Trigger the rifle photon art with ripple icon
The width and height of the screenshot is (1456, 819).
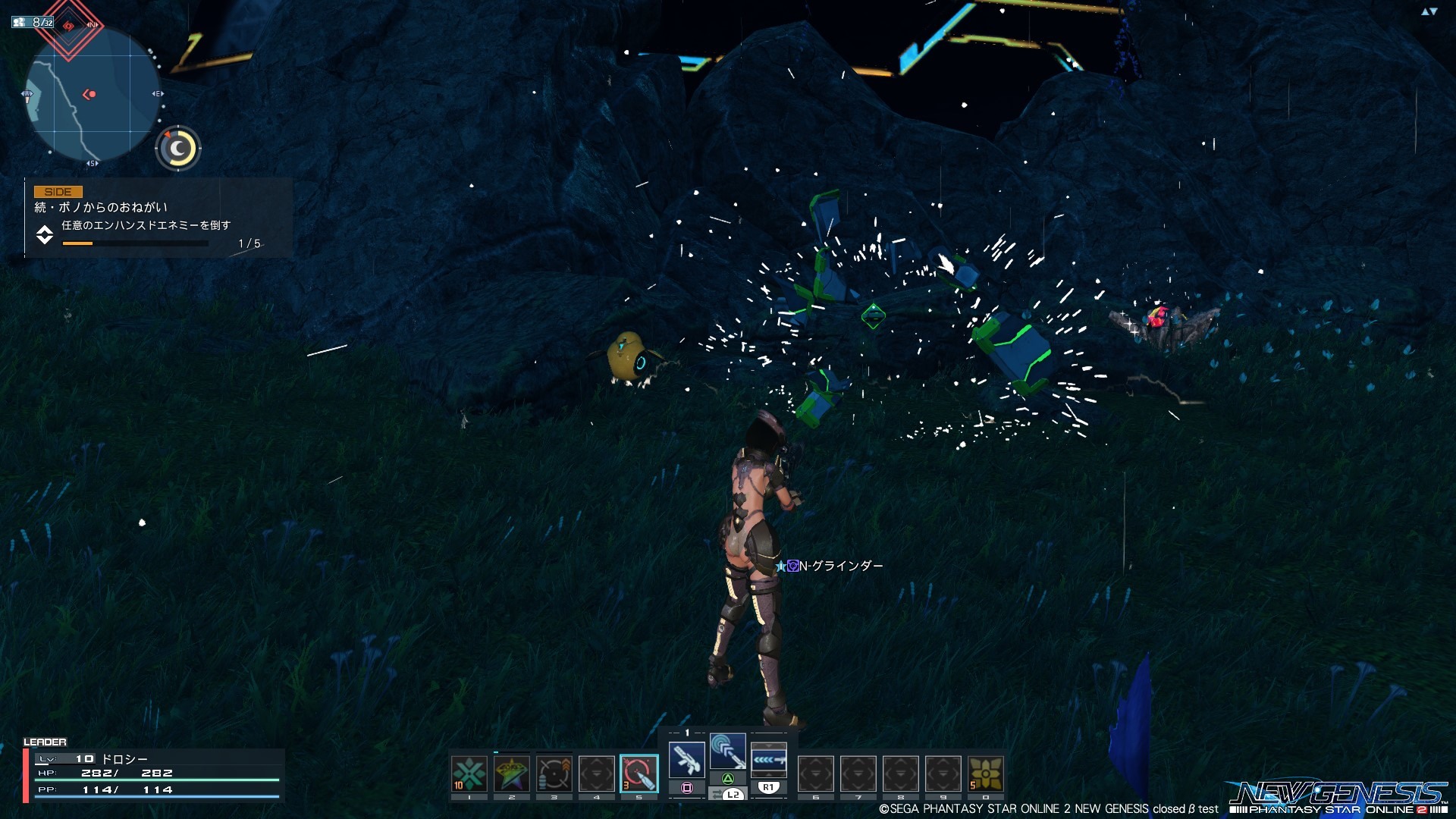[x=728, y=752]
